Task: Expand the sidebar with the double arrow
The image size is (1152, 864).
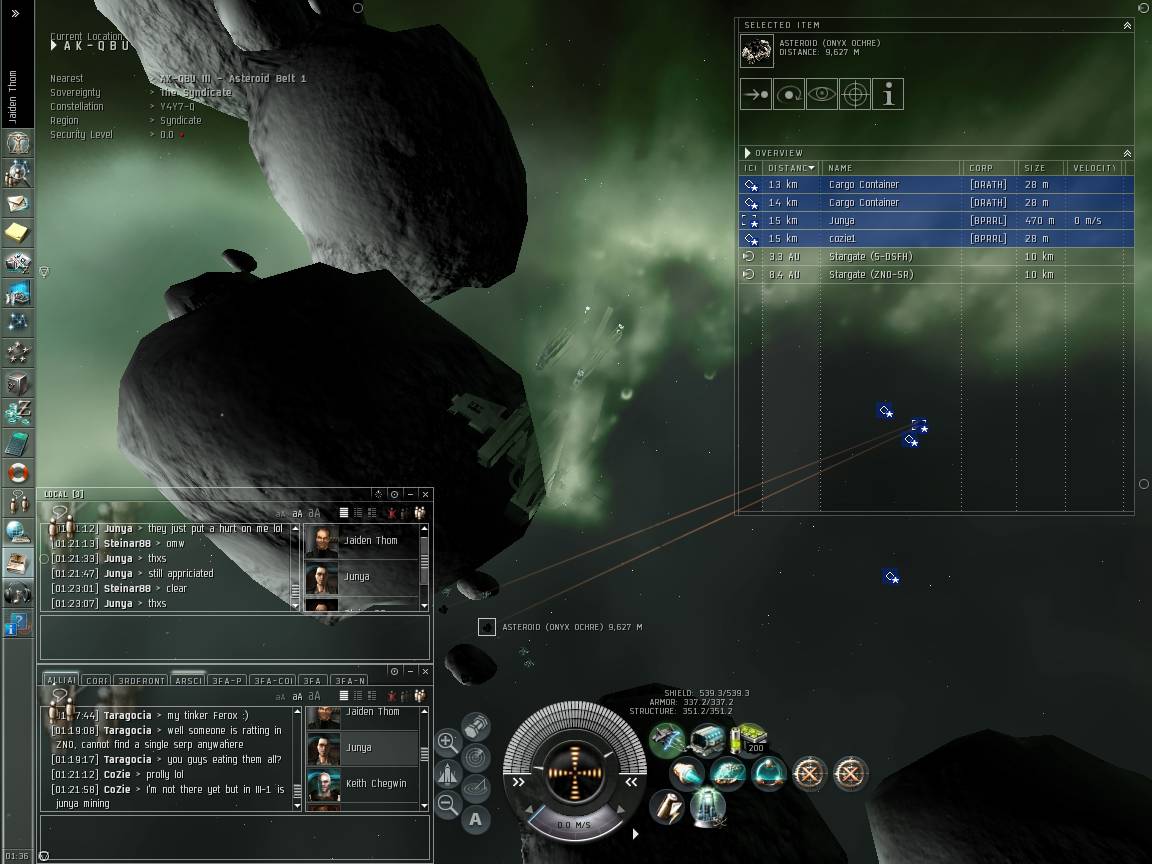Action: (x=15, y=13)
